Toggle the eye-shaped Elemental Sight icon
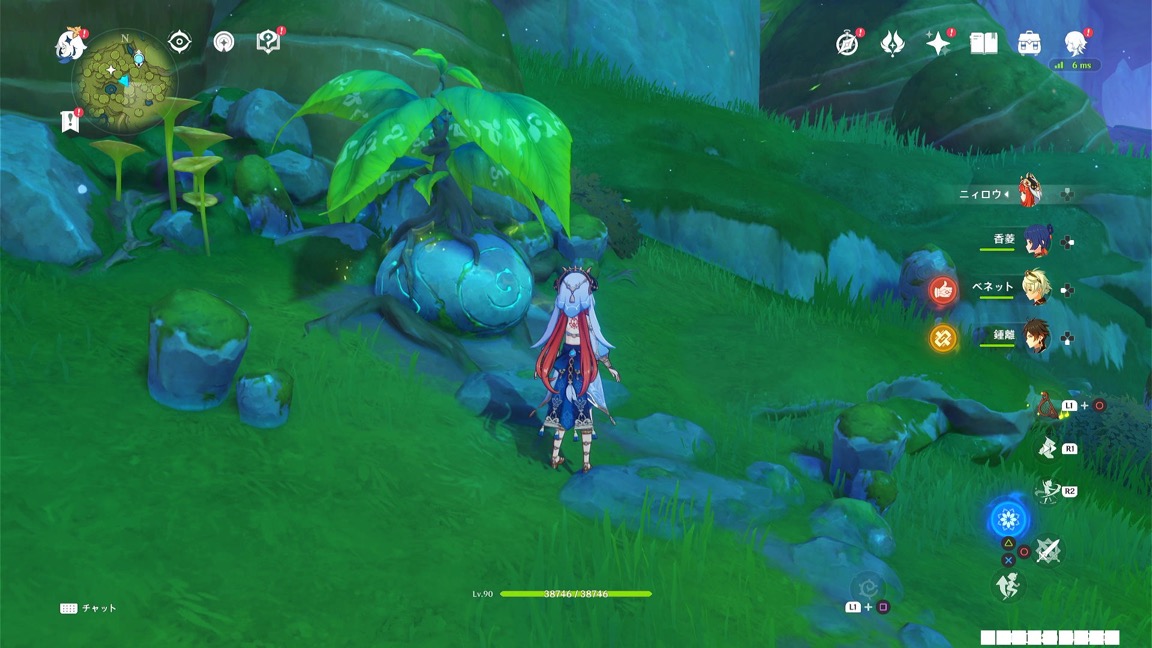This screenshot has width=1152, height=648. pos(180,41)
